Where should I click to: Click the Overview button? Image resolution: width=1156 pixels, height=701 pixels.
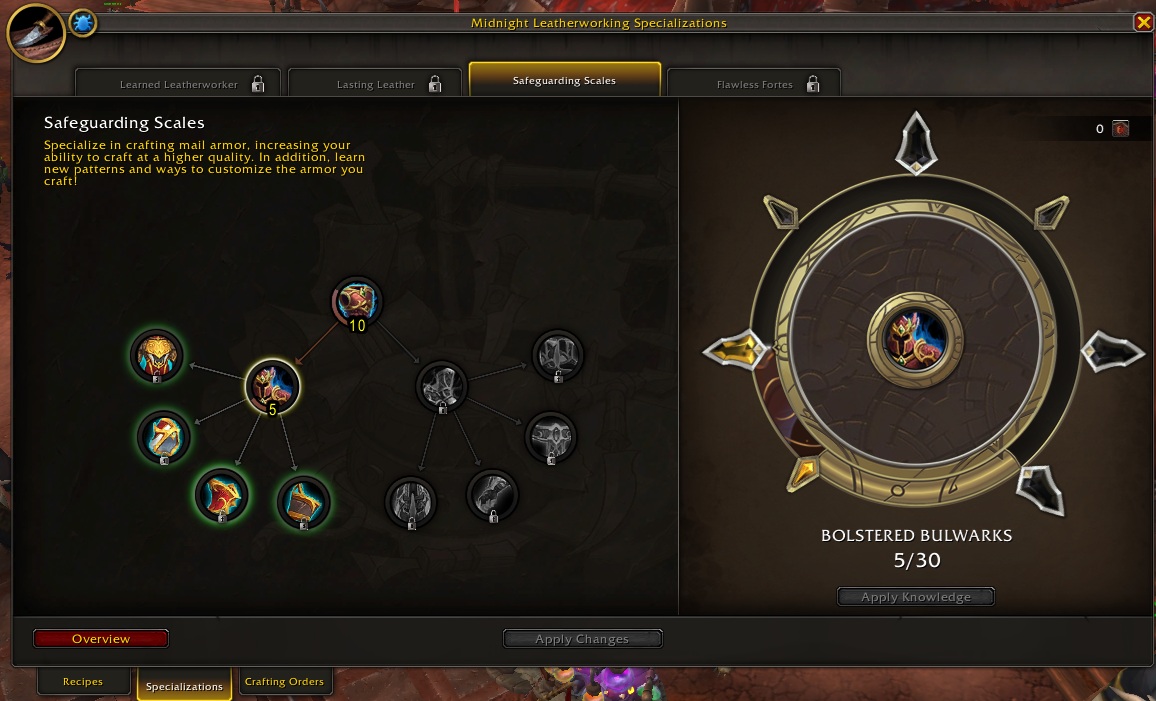(x=101, y=638)
